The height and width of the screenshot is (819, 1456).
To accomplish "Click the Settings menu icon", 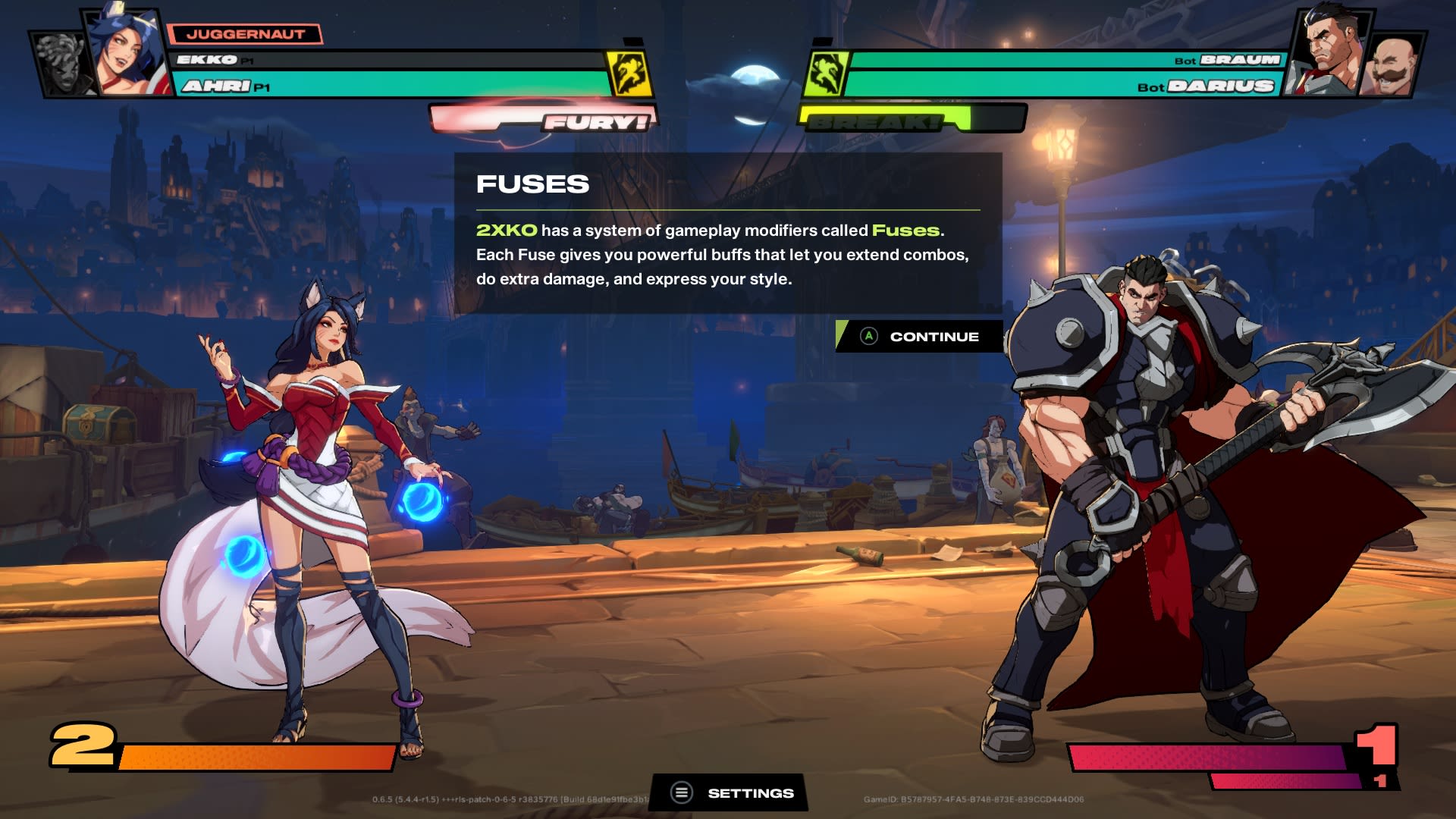I will coord(681,792).
